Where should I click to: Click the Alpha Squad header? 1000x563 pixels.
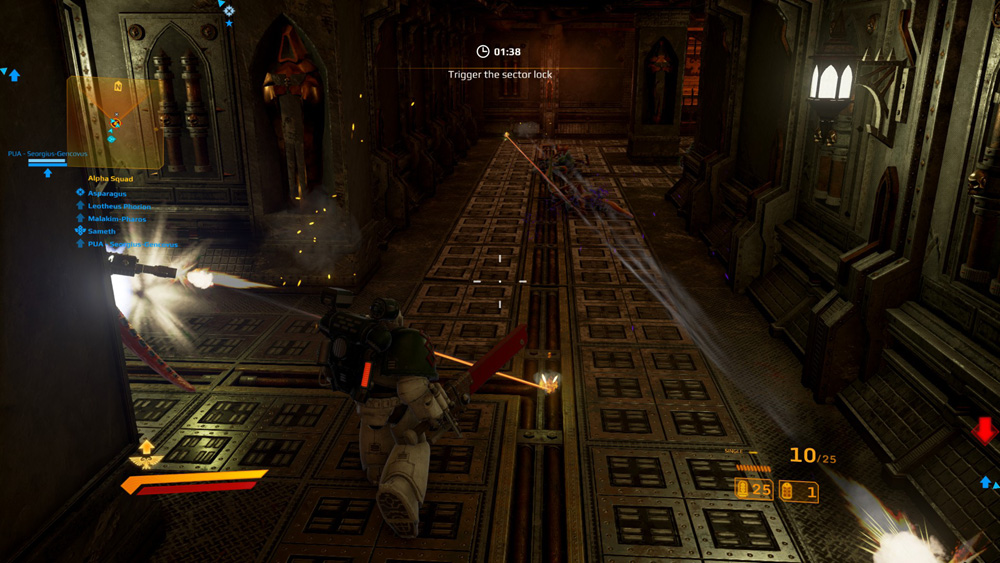click(x=110, y=179)
